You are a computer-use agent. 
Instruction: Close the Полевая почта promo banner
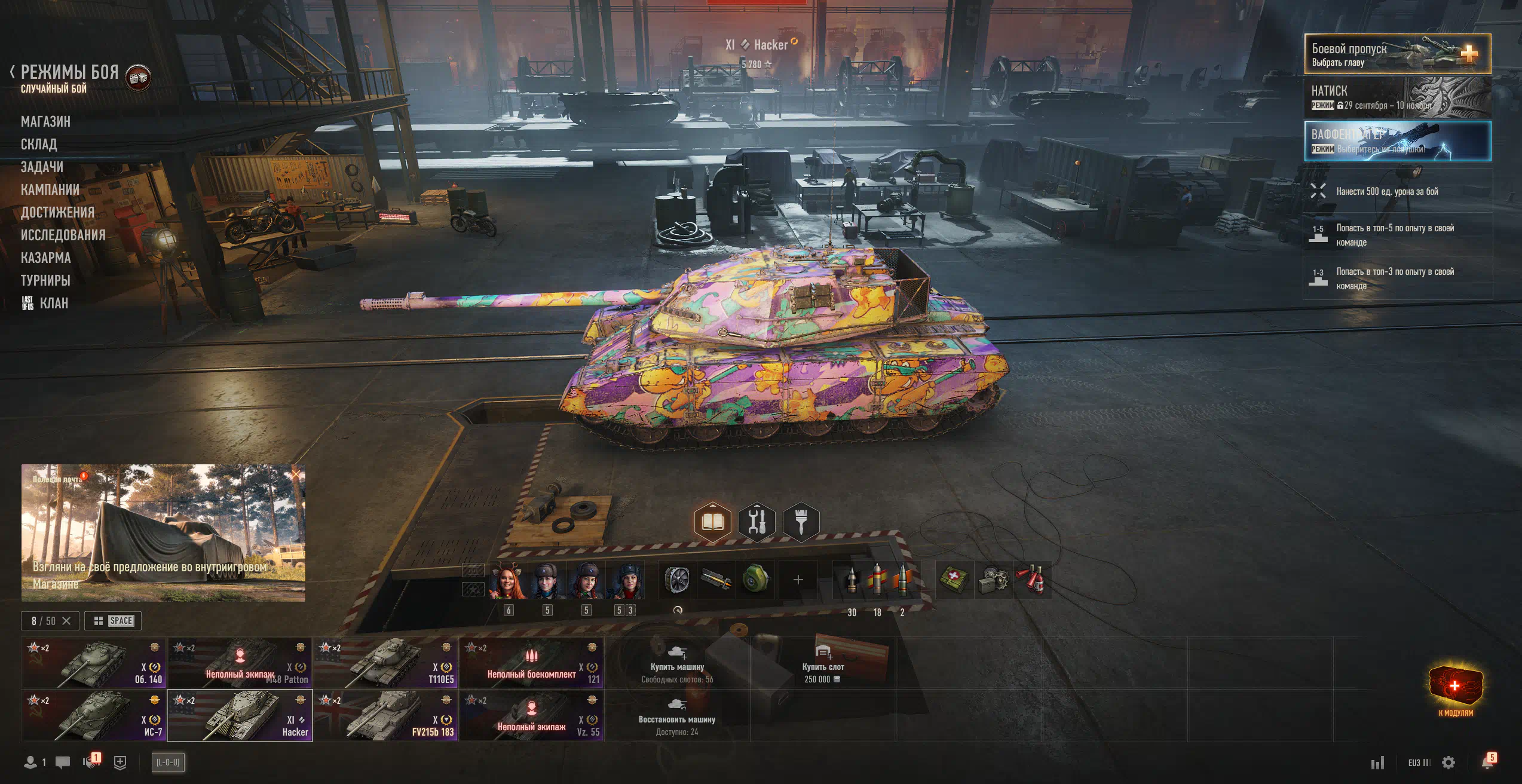click(x=296, y=474)
